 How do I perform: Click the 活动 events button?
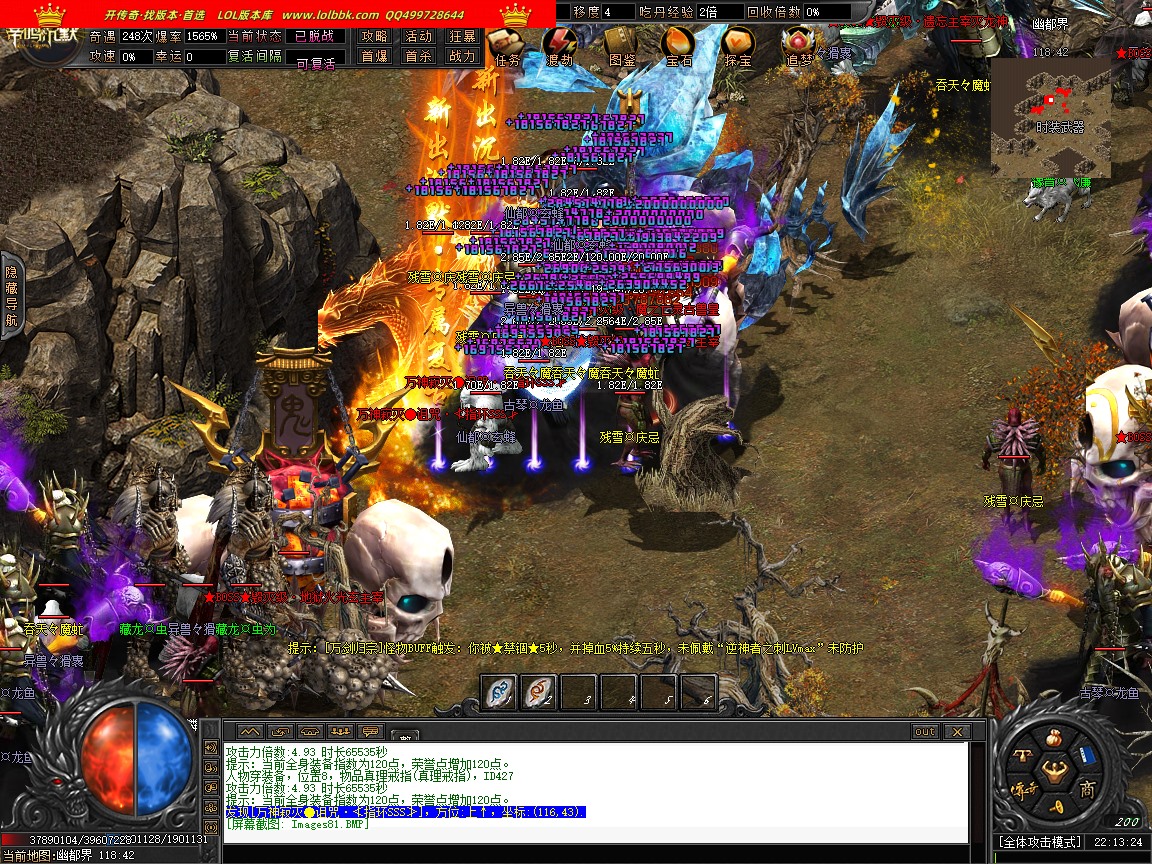click(x=419, y=36)
